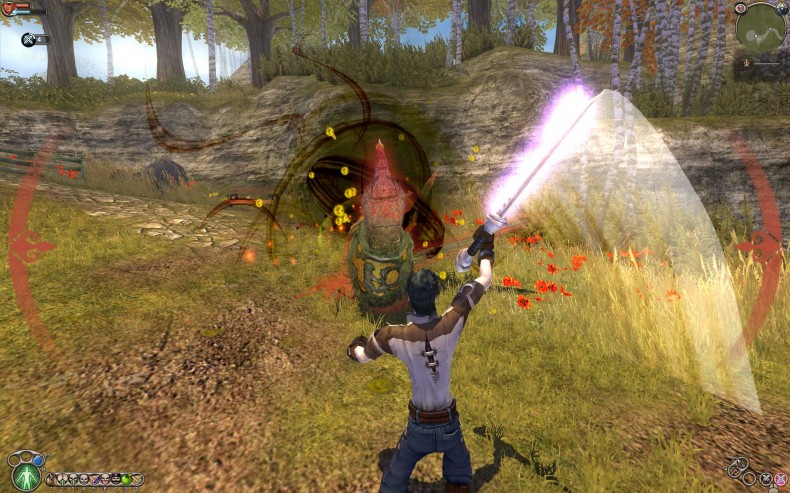The height and width of the screenshot is (493, 790).
Task: Click the hero portrait beside the health bar
Action: [x=8, y=10]
